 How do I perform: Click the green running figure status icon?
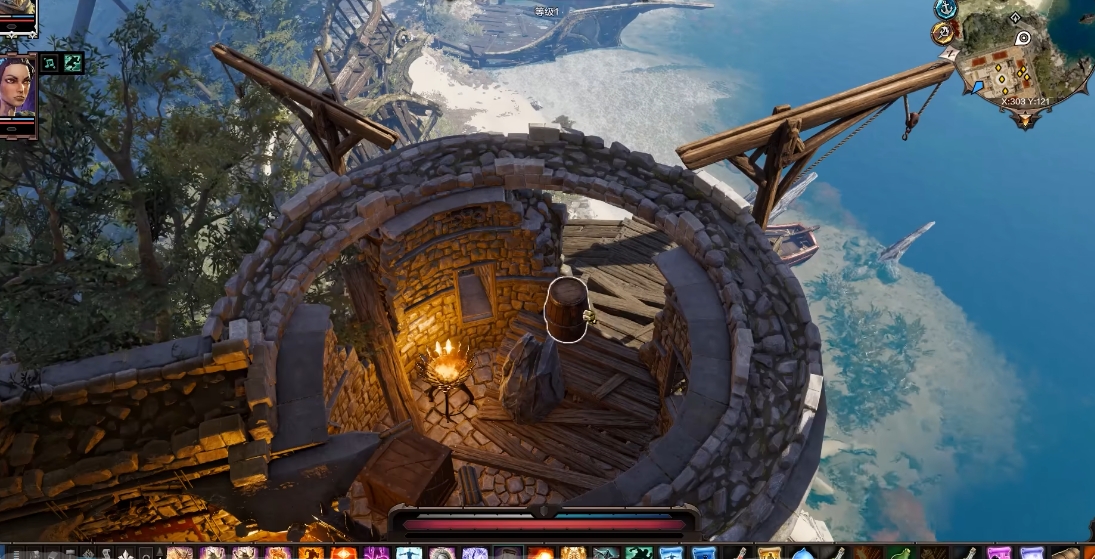click(x=73, y=63)
